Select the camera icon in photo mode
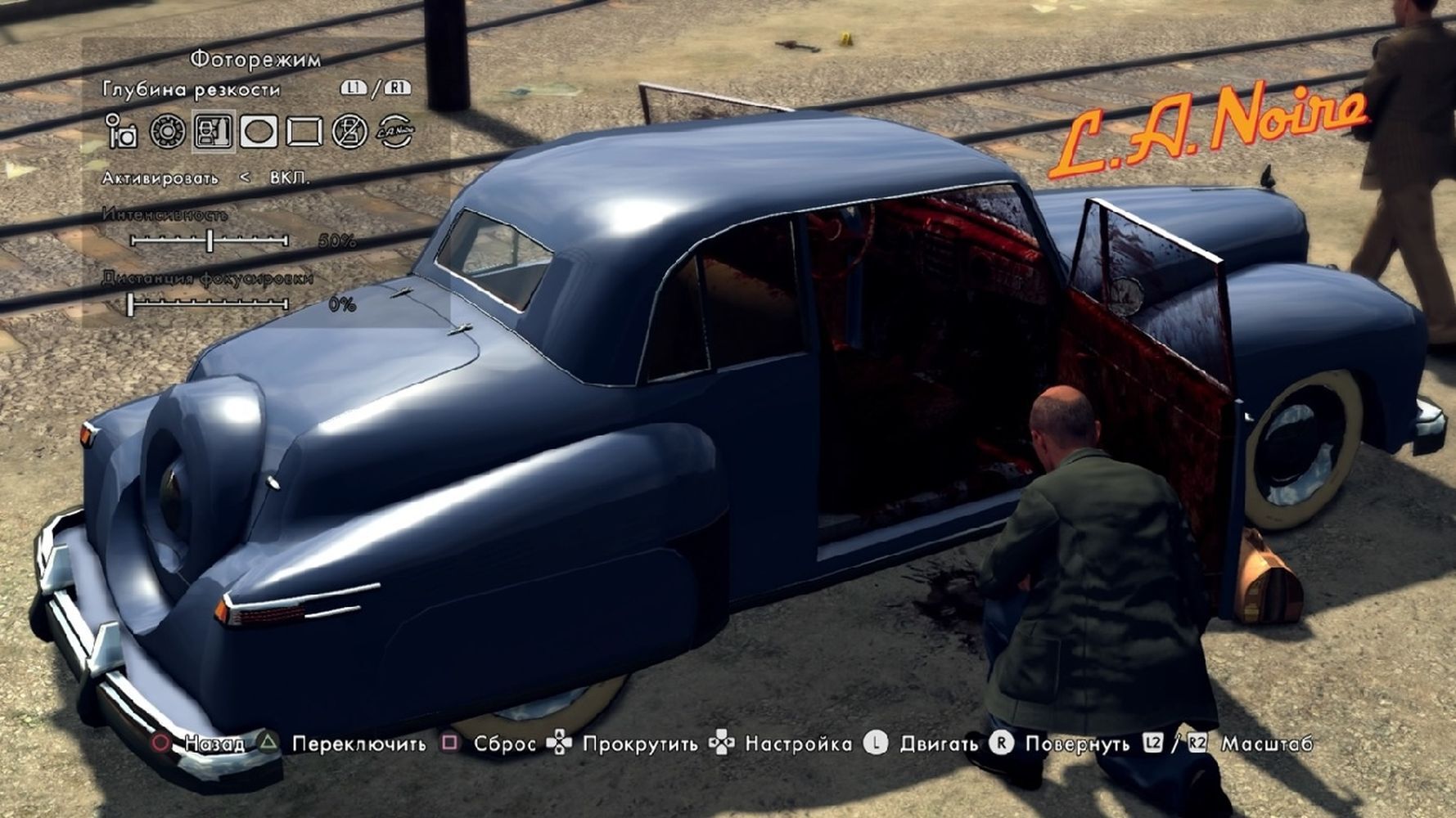 (122, 132)
